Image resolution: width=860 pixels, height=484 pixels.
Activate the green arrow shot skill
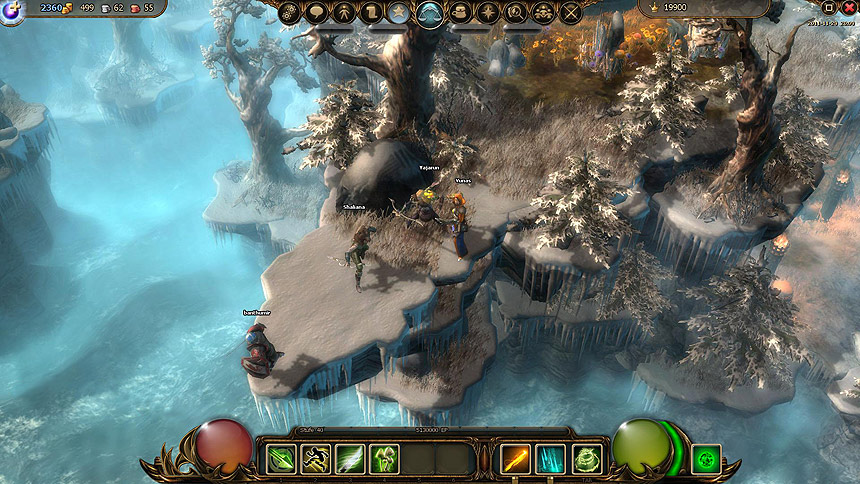point(280,459)
